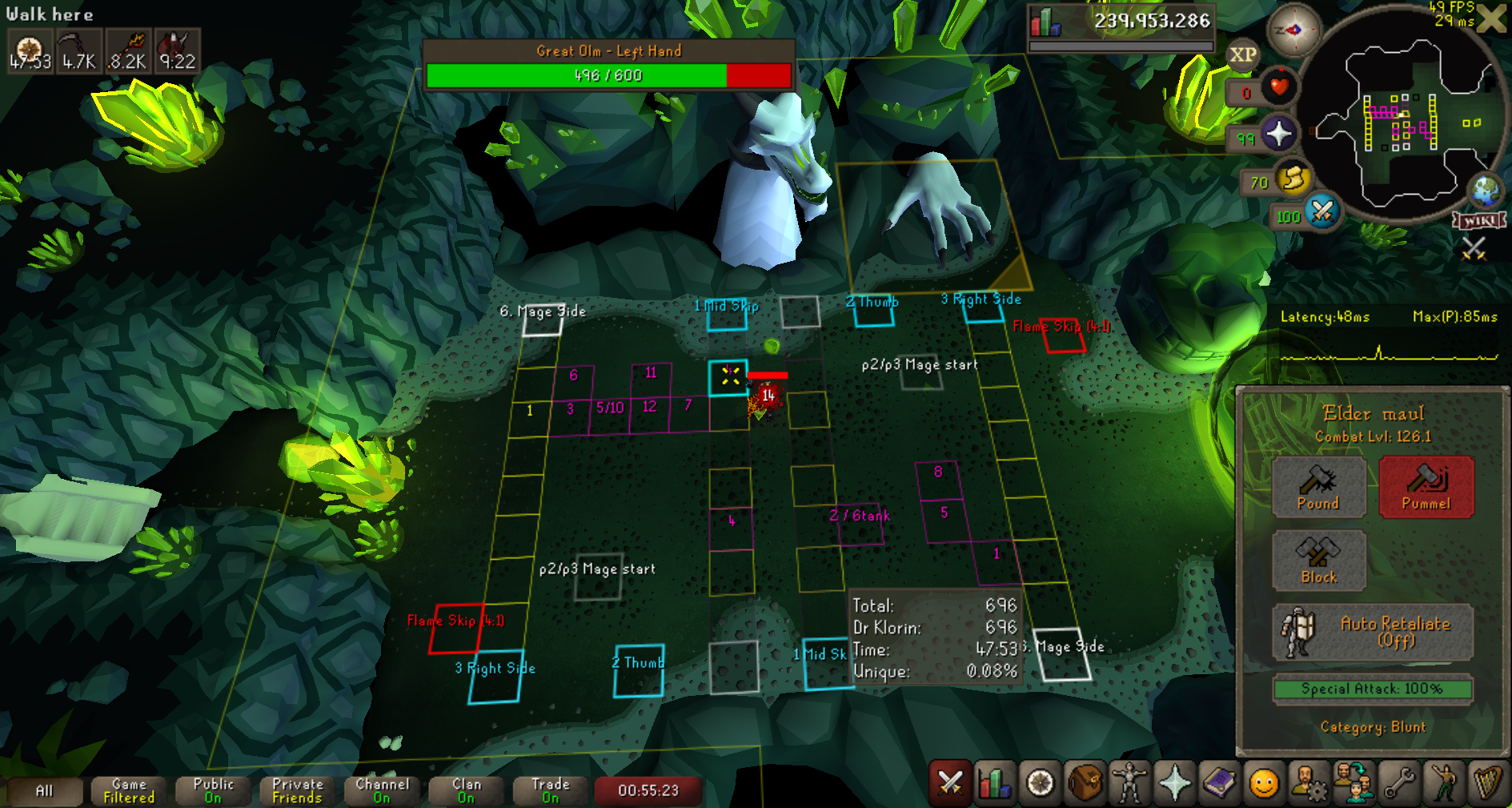Activate the Special Attack bar
The width and height of the screenshot is (1512, 808).
[1372, 689]
